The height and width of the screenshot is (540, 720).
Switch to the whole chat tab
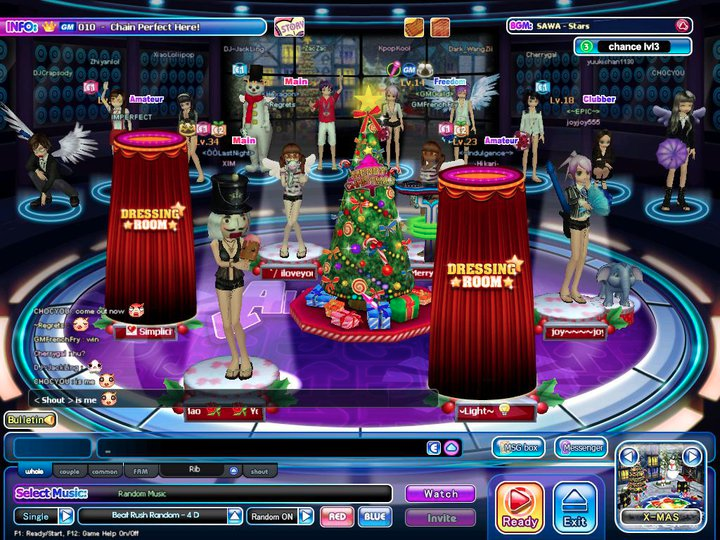click(x=34, y=471)
